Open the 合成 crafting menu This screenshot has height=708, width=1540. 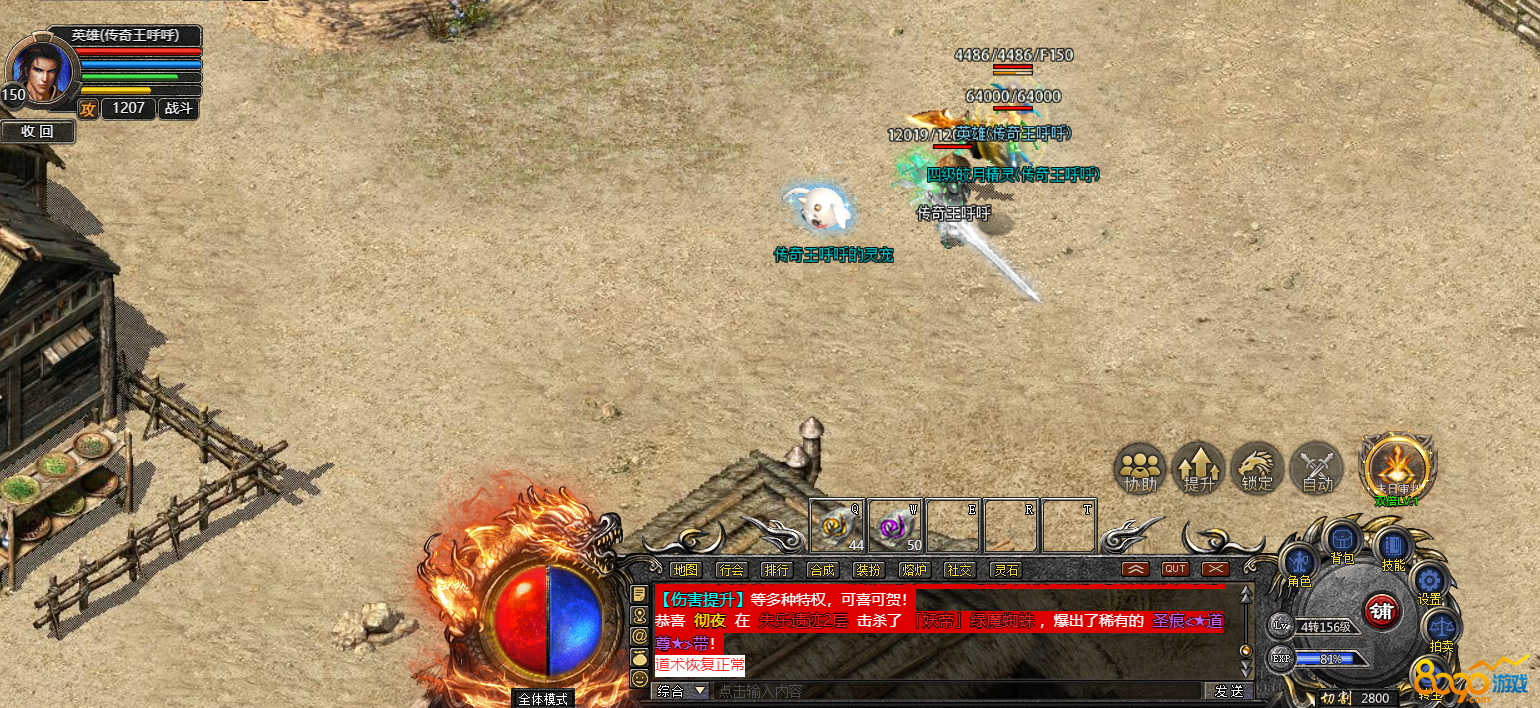[x=822, y=570]
